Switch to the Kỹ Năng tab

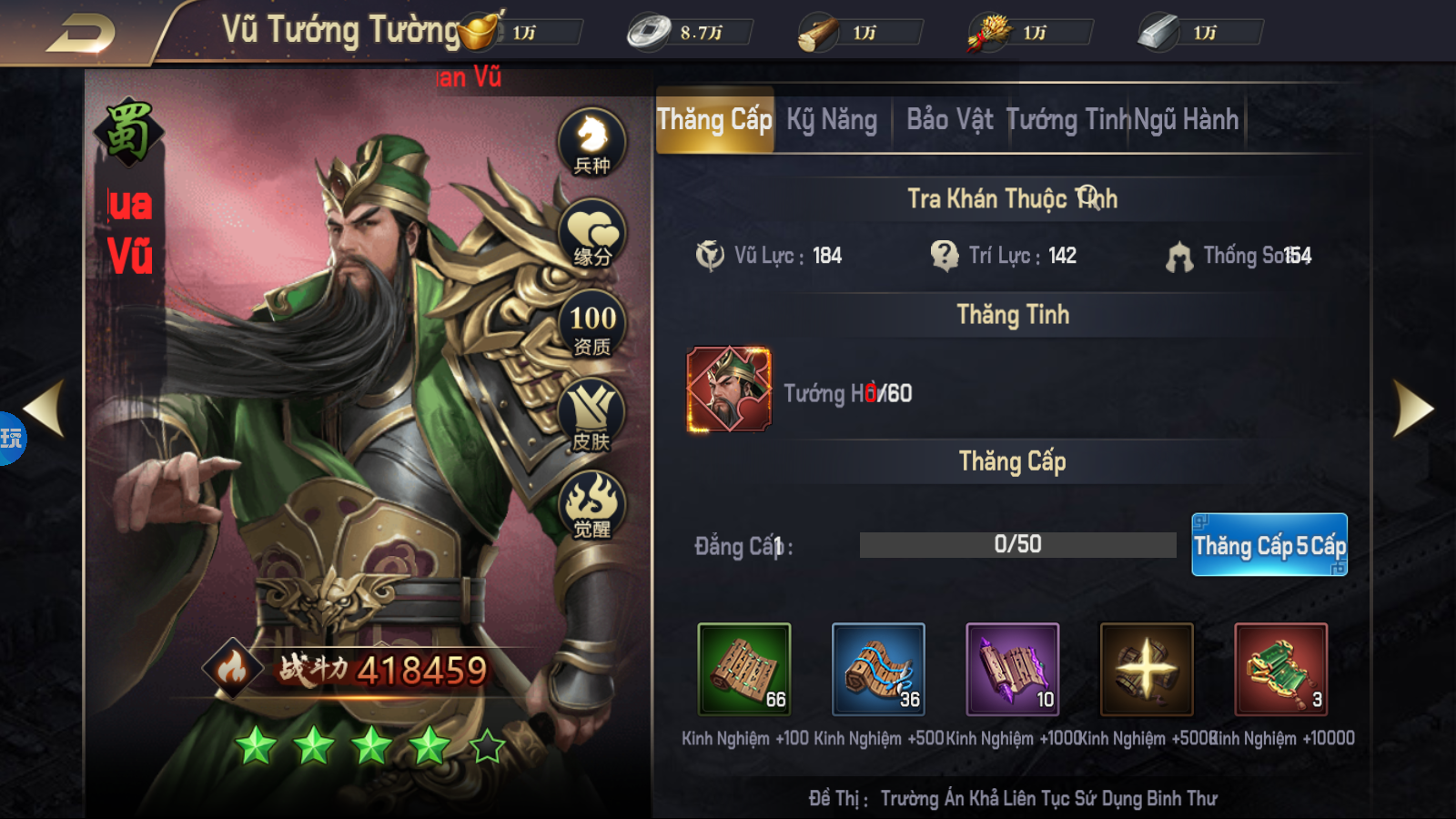[831, 119]
